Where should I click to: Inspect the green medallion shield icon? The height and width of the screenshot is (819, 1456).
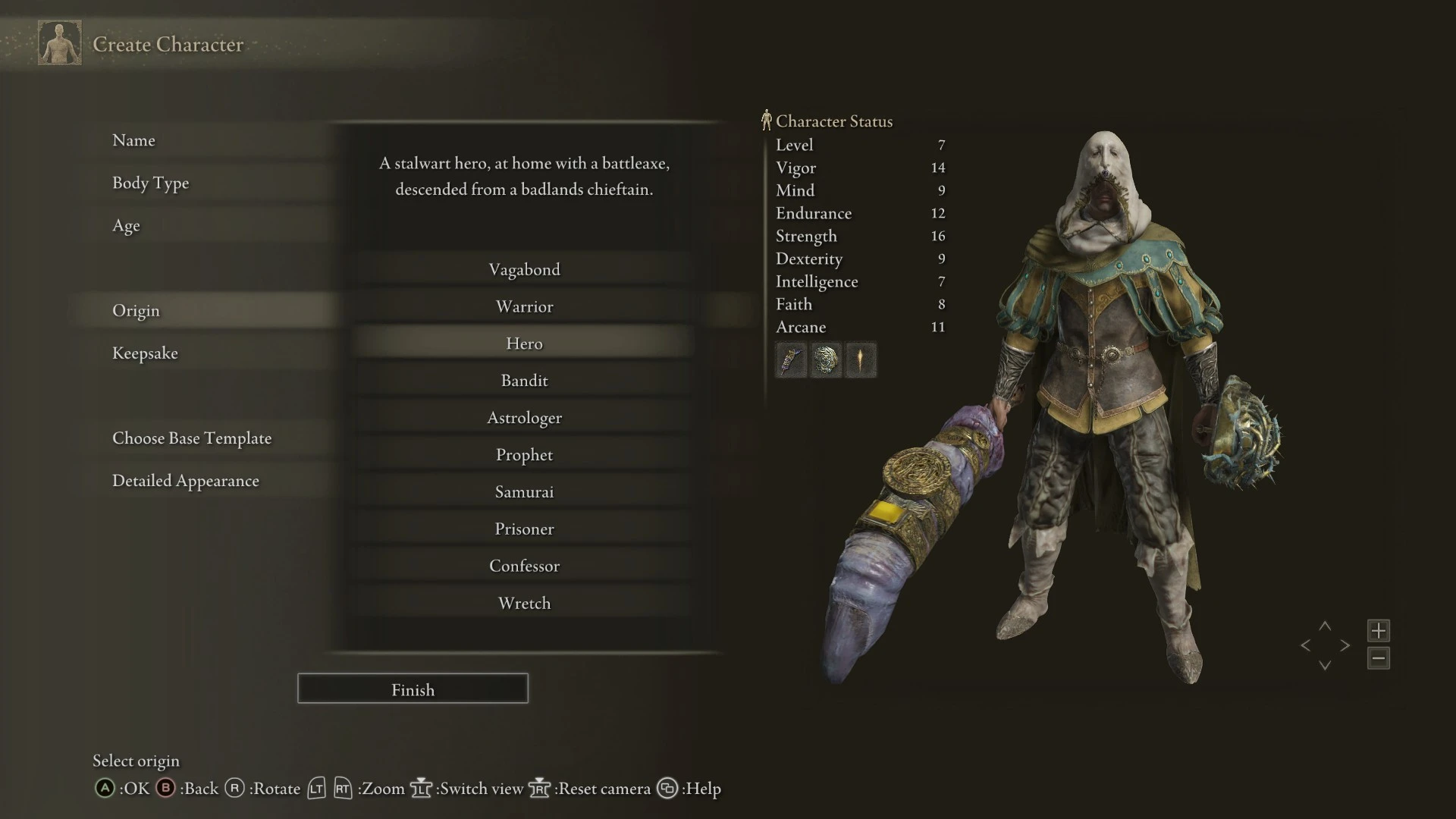click(x=826, y=360)
